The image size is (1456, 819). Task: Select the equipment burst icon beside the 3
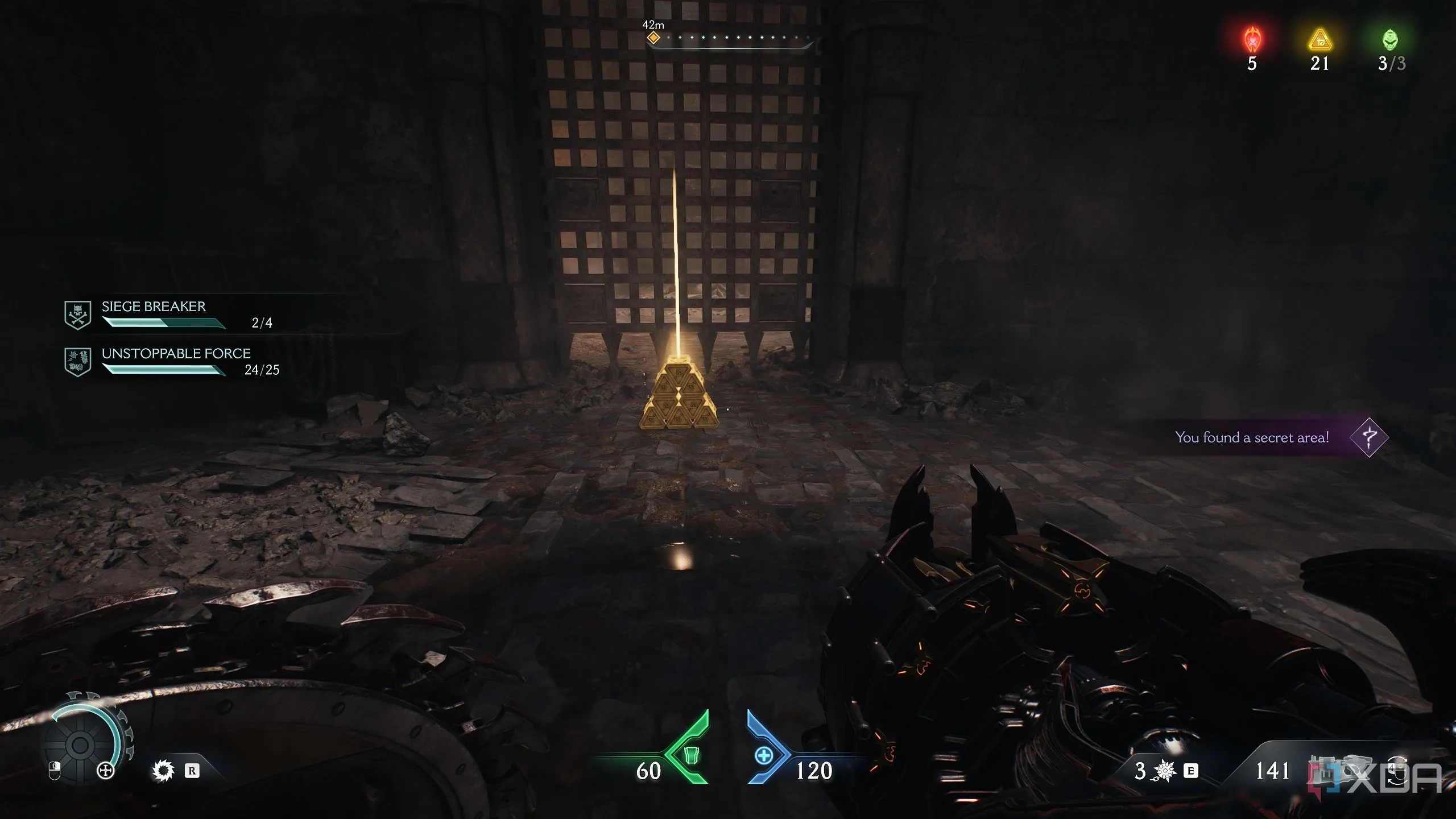(x=1165, y=771)
